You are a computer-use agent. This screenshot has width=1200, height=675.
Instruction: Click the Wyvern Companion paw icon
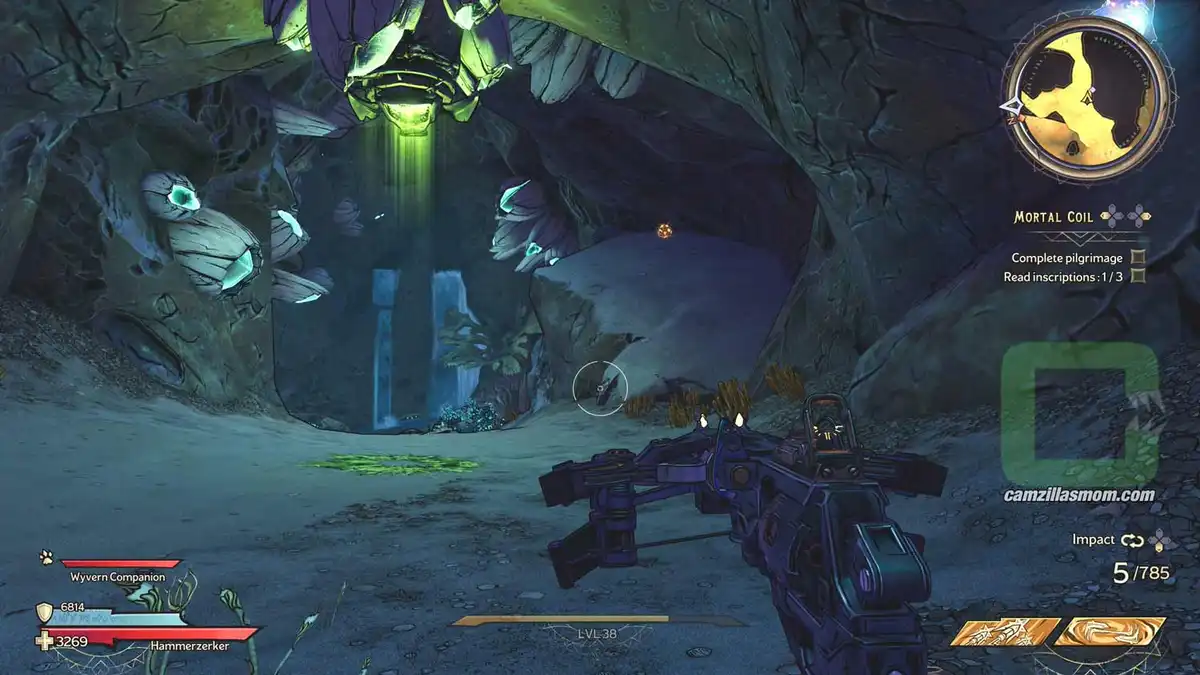[x=46, y=557]
